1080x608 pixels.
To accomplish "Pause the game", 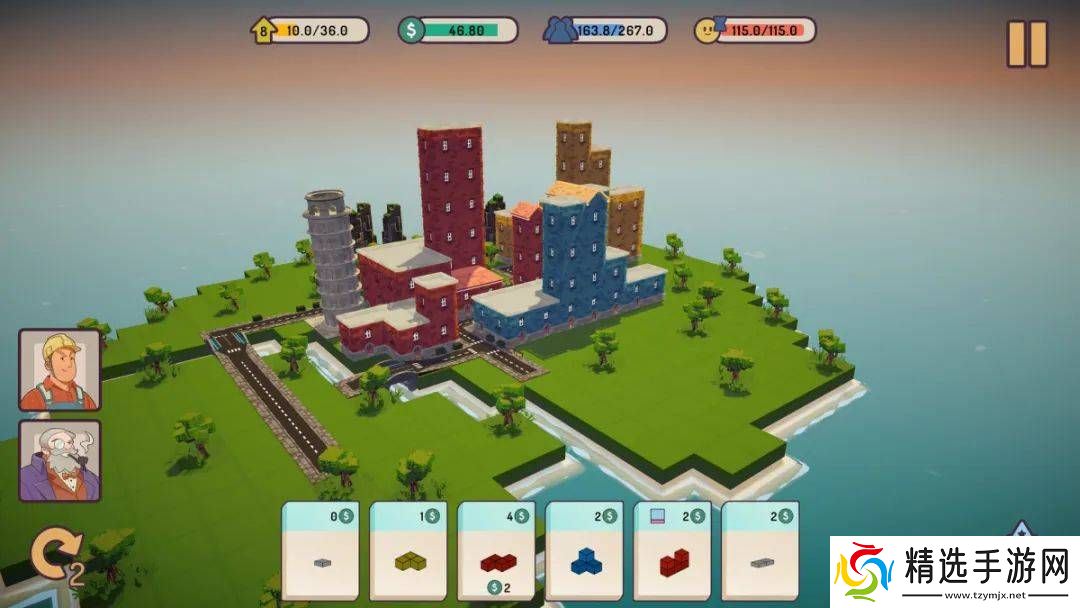I will (x=1027, y=44).
